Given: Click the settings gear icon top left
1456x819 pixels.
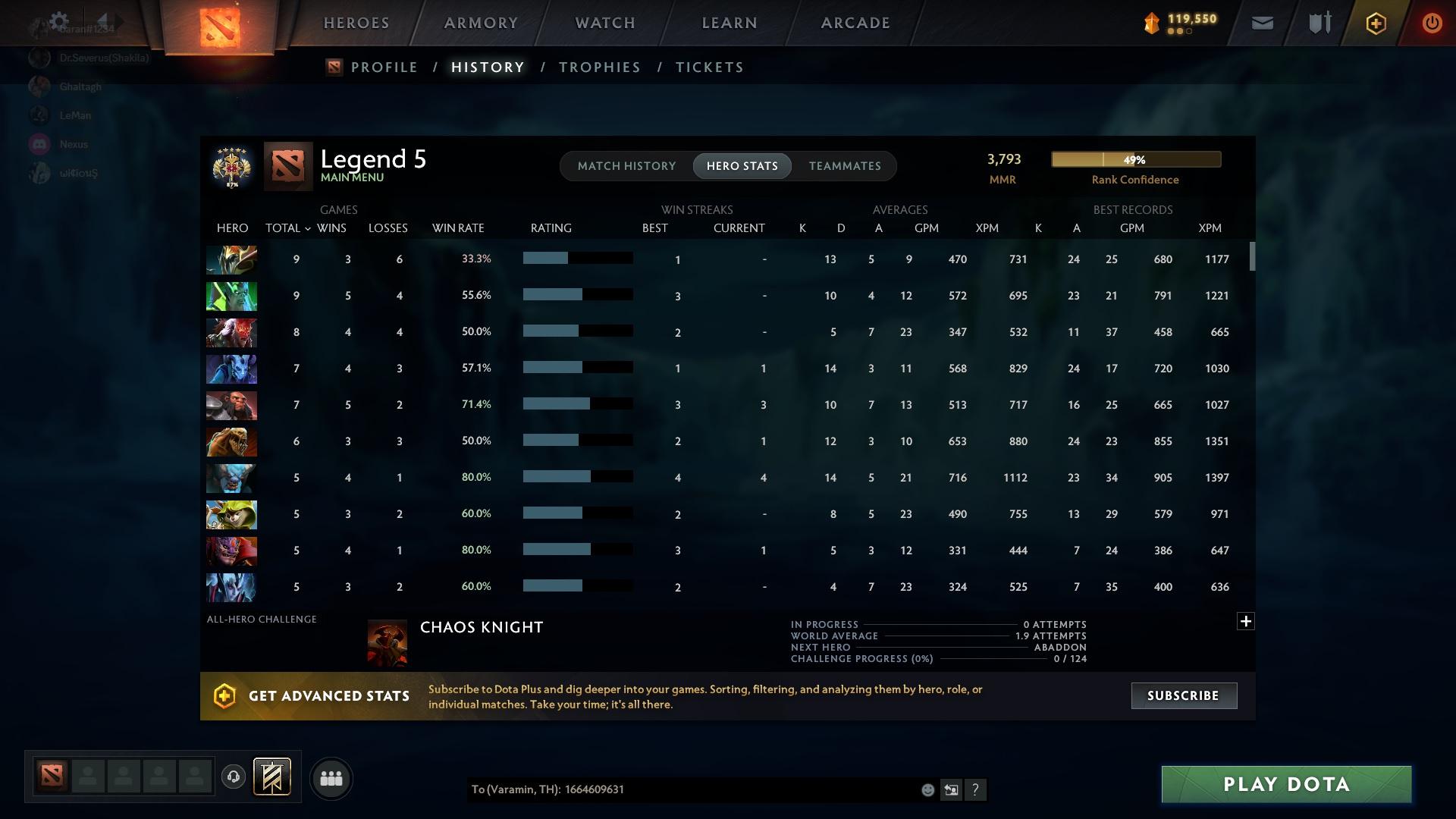Looking at the screenshot, I should tap(59, 21).
